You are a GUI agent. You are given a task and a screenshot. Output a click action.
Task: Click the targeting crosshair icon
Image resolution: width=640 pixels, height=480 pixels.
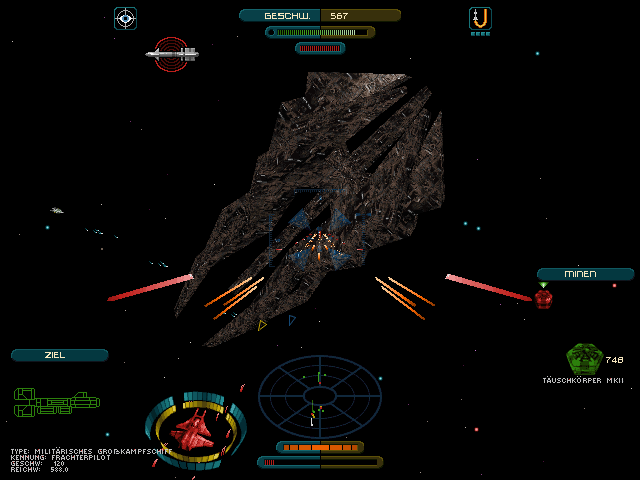pos(125,18)
